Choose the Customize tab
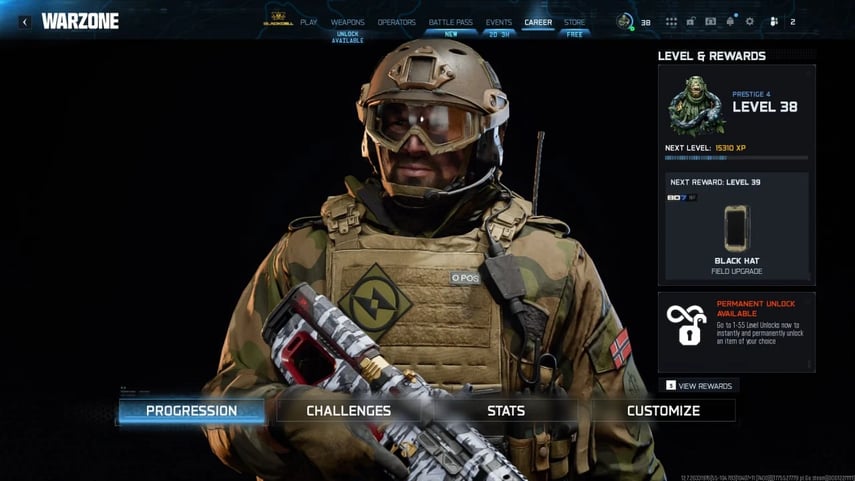The height and width of the screenshot is (481, 855). coord(663,411)
